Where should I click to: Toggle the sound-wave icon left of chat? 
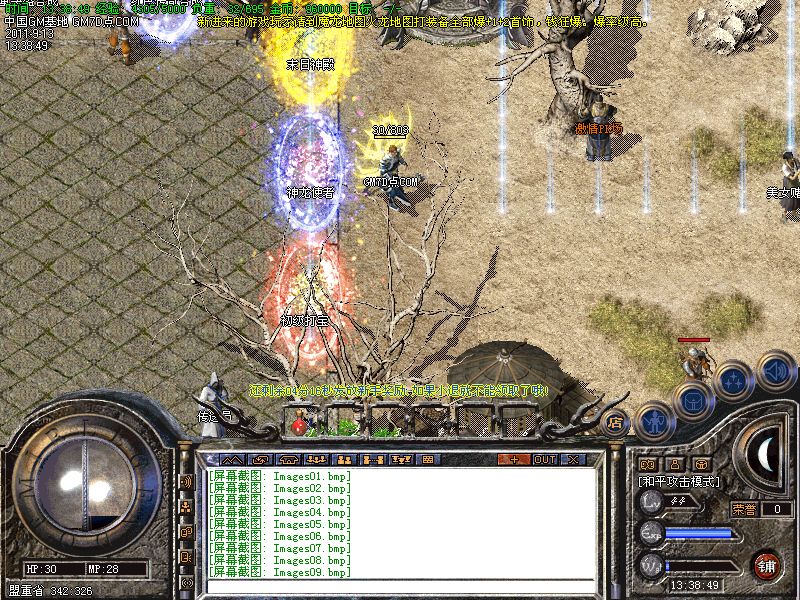[x=186, y=481]
